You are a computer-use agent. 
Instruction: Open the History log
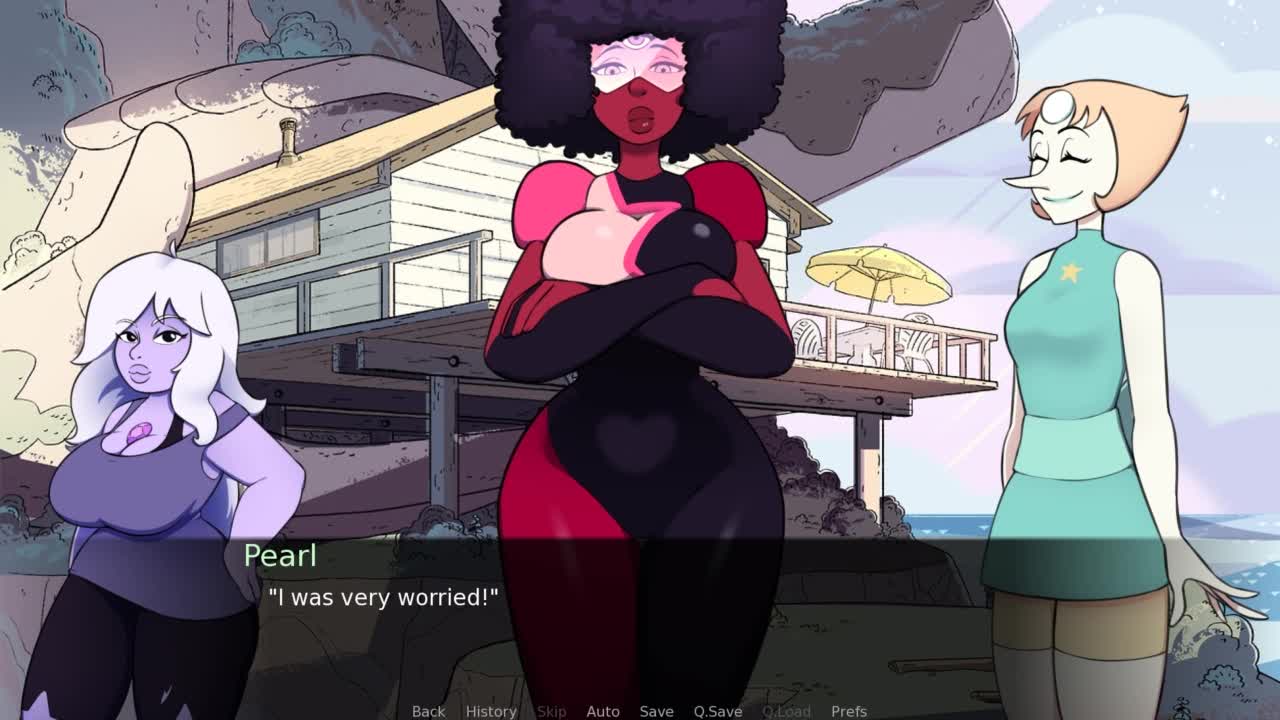coord(491,711)
